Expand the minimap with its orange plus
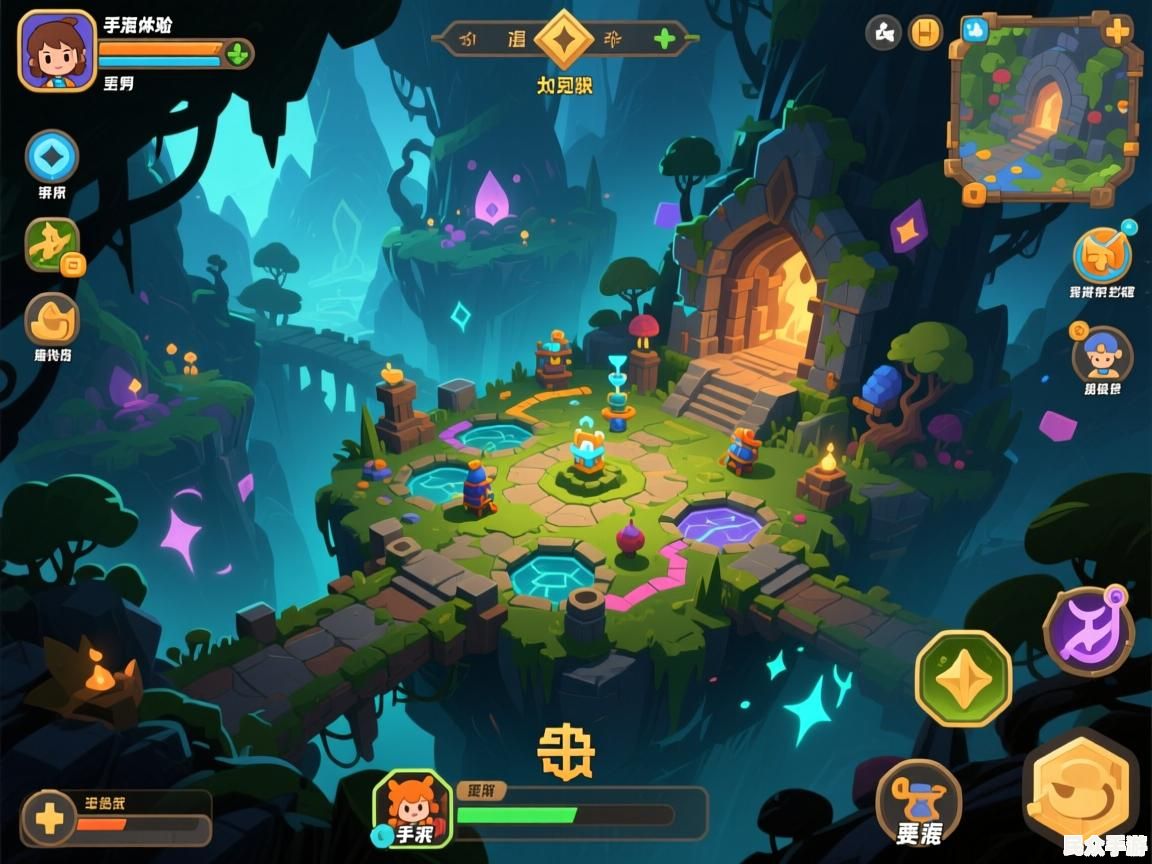The height and width of the screenshot is (864, 1152). [x=1117, y=31]
